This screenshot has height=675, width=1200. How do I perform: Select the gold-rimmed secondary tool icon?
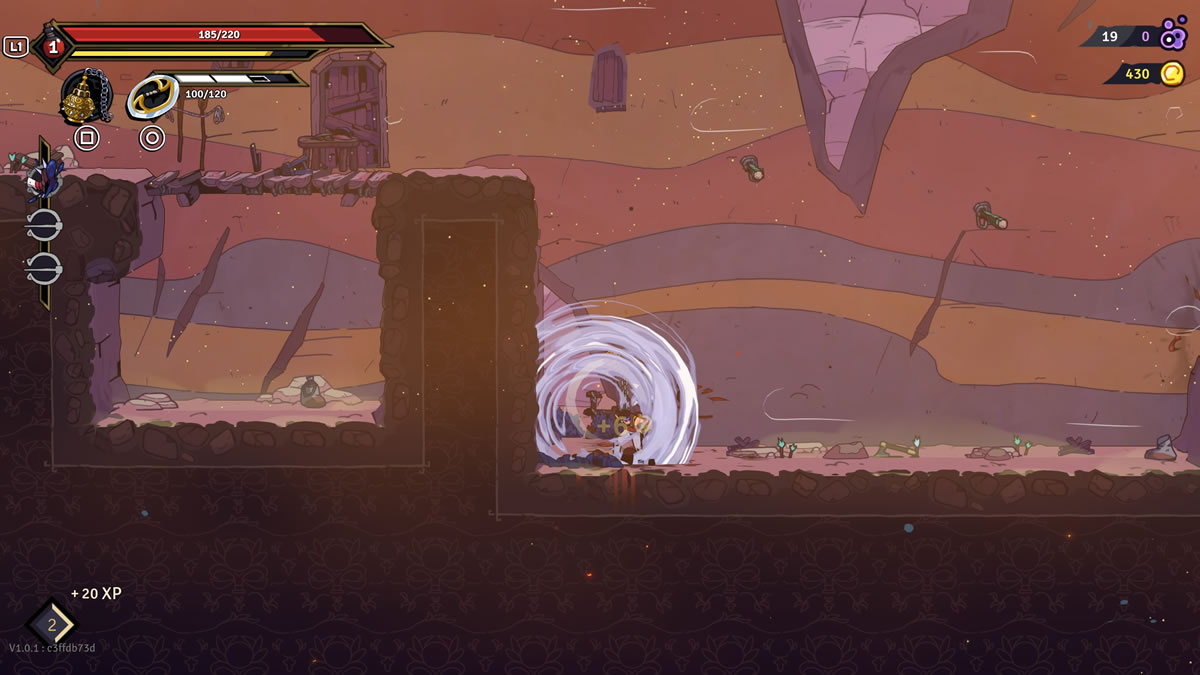click(152, 97)
